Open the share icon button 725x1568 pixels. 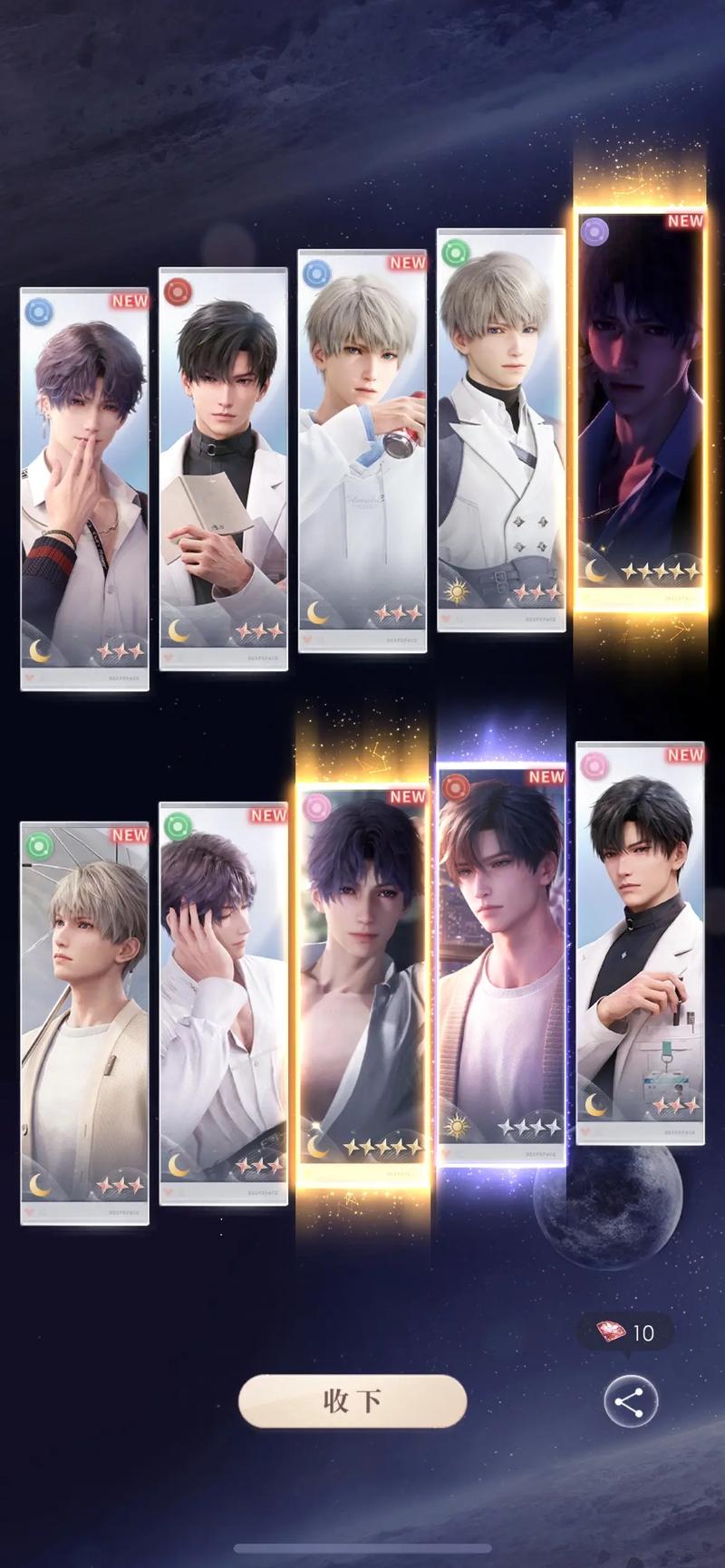630,1402
